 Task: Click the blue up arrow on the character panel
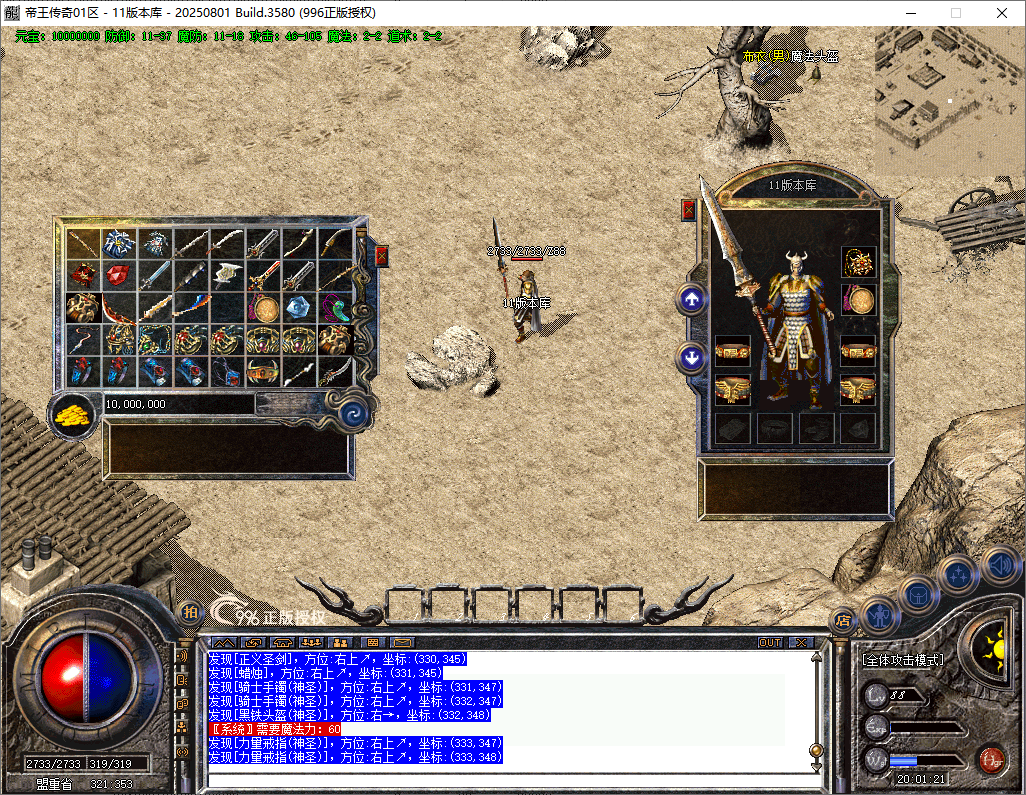tap(692, 299)
